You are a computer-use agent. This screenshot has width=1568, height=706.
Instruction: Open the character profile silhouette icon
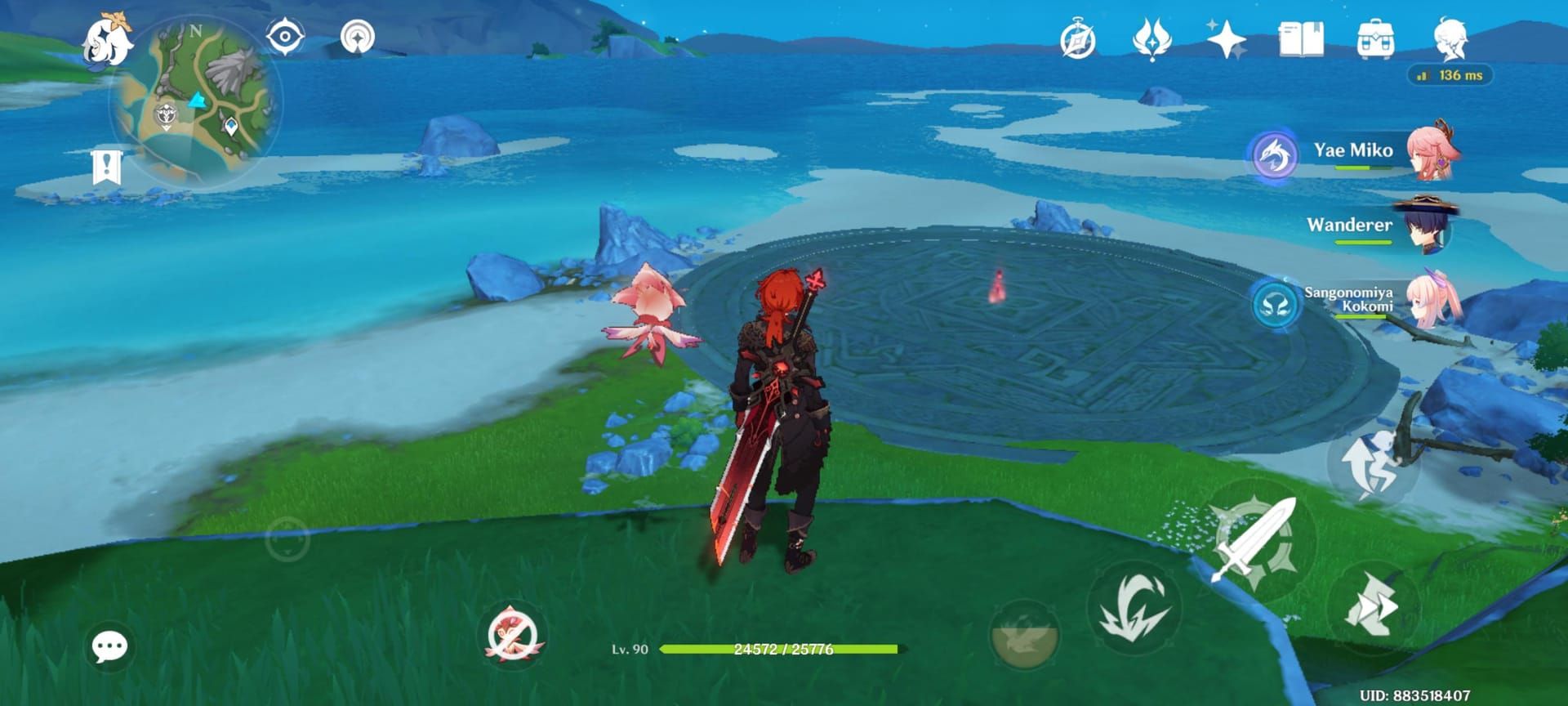click(1450, 39)
